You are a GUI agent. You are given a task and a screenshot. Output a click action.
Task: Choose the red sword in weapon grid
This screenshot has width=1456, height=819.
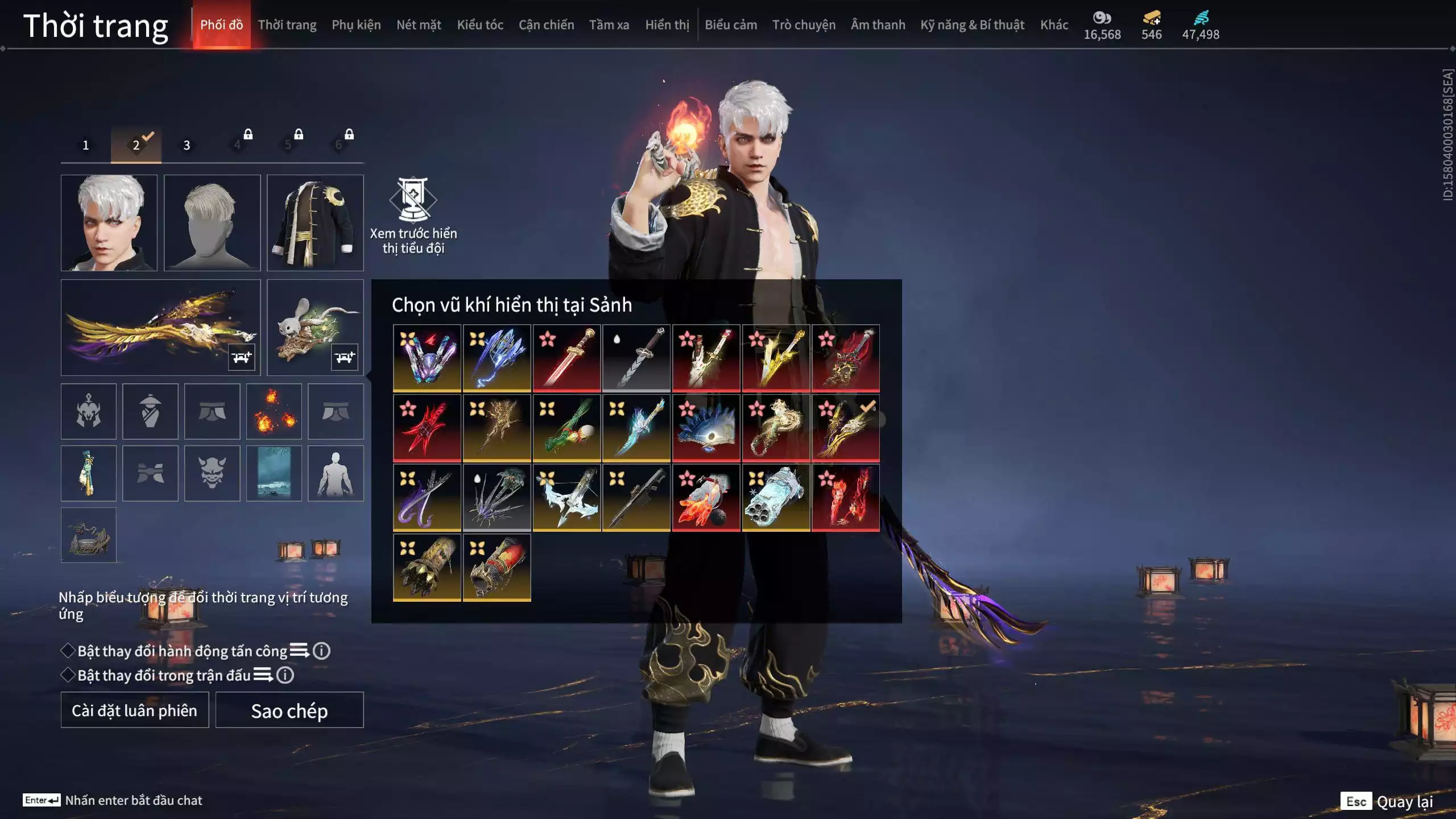[566, 358]
